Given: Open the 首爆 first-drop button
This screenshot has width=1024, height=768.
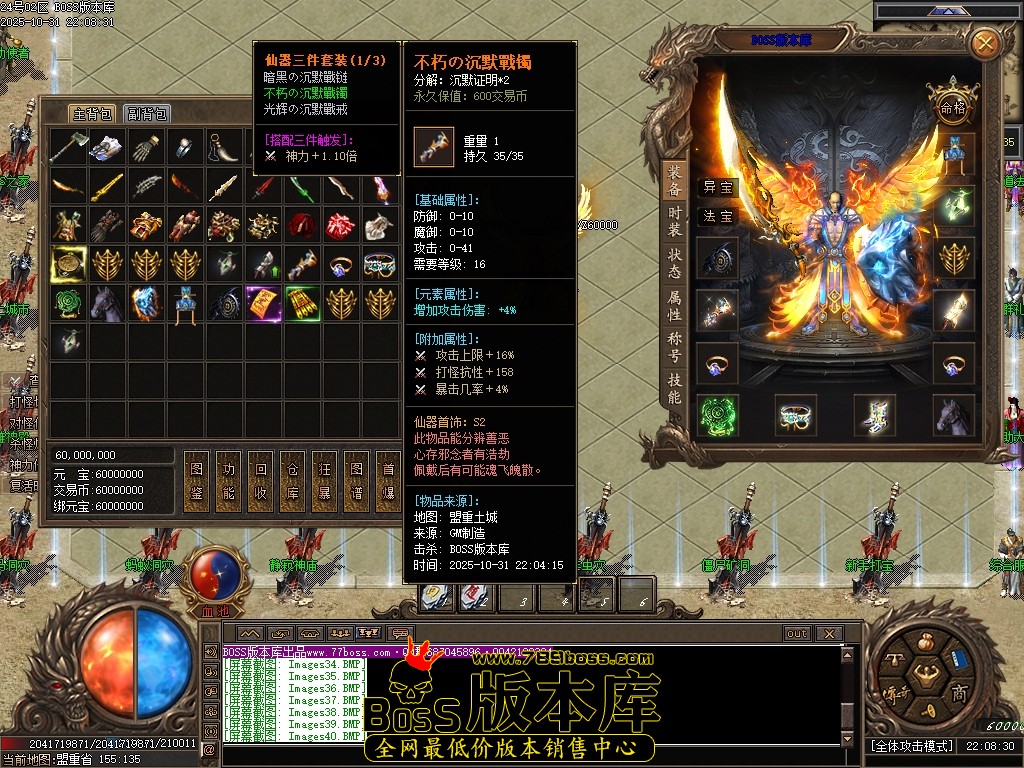Looking at the screenshot, I should coord(386,481).
